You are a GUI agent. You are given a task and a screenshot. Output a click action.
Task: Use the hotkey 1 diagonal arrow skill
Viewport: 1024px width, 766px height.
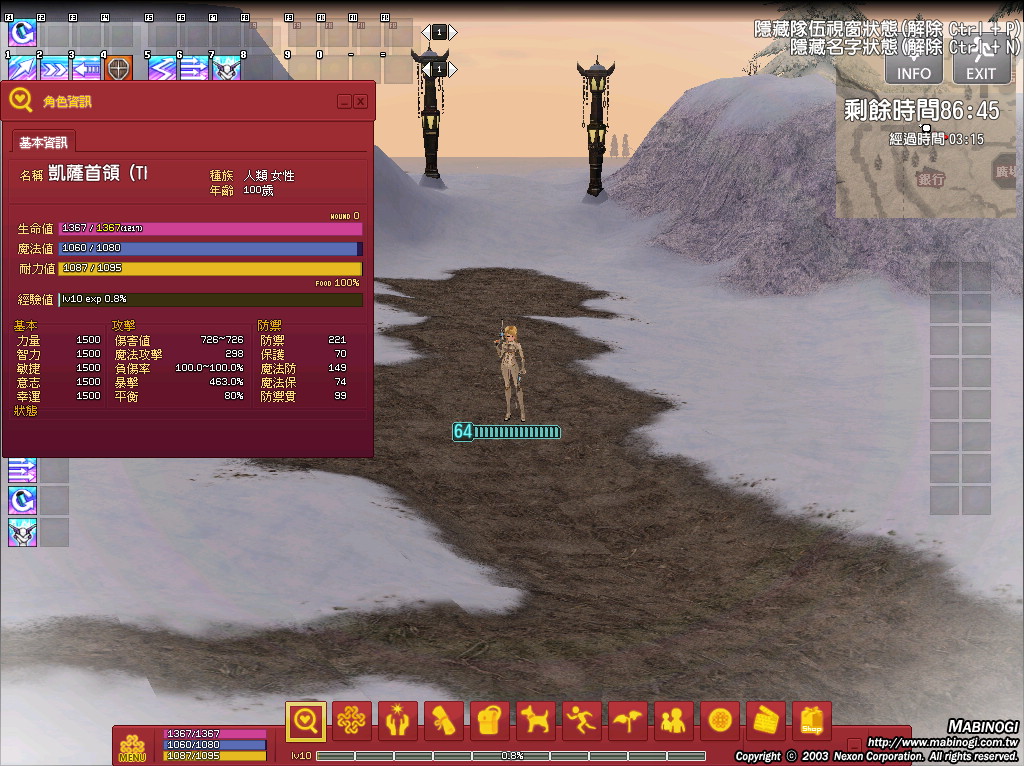click(21, 69)
